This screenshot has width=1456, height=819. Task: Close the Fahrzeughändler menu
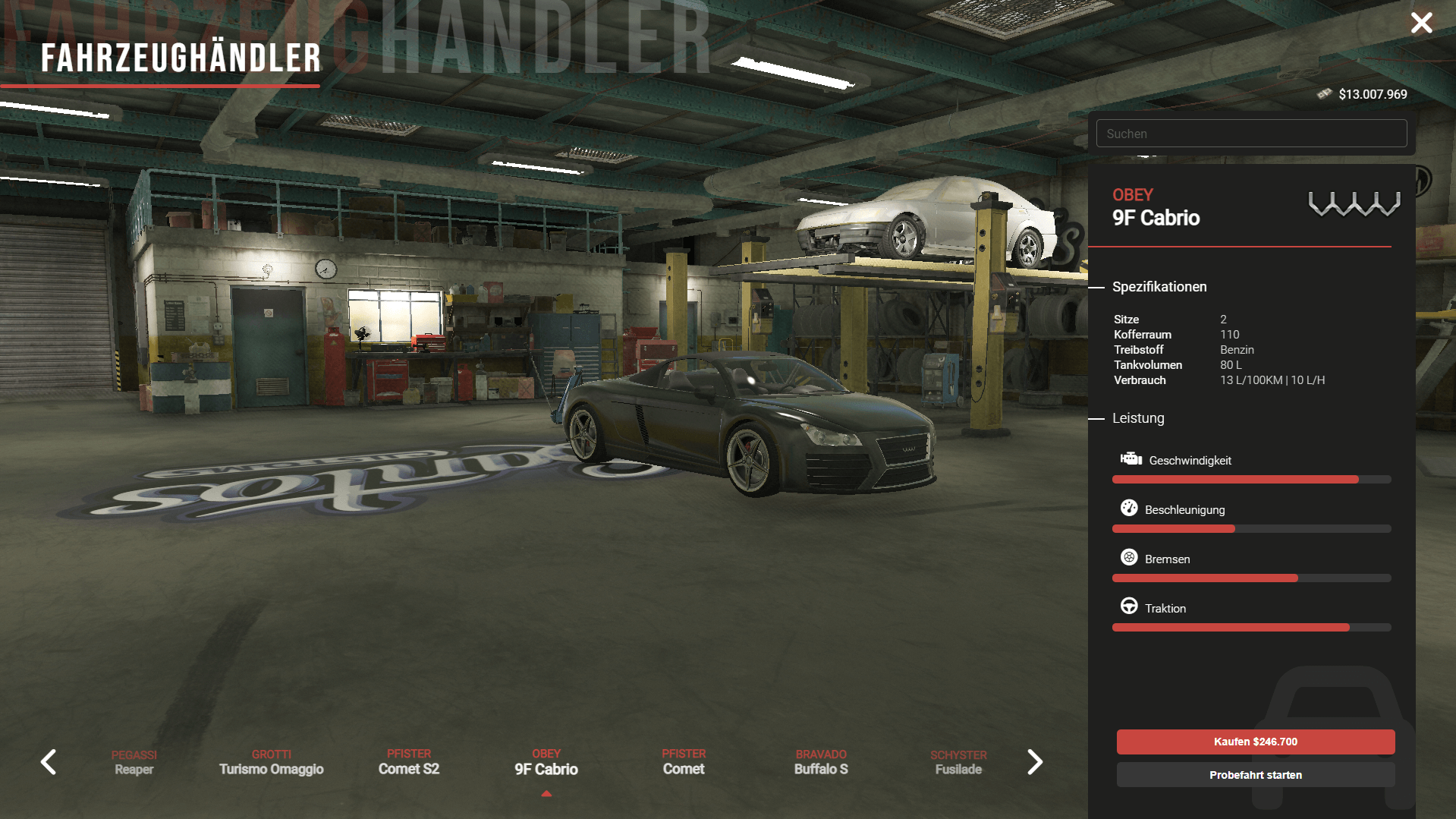[1421, 23]
